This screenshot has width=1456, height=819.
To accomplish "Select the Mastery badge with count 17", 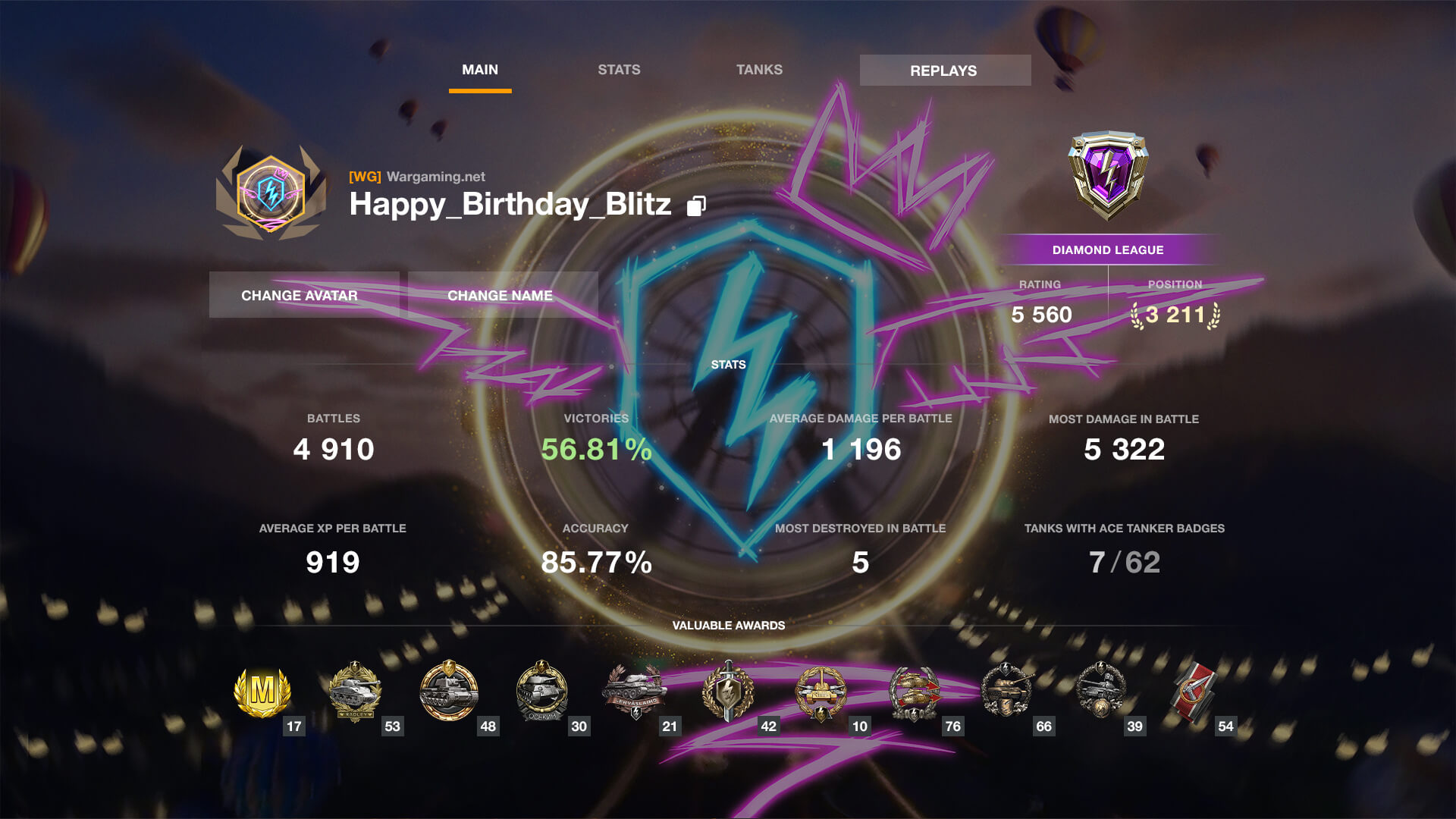I will click(x=262, y=692).
